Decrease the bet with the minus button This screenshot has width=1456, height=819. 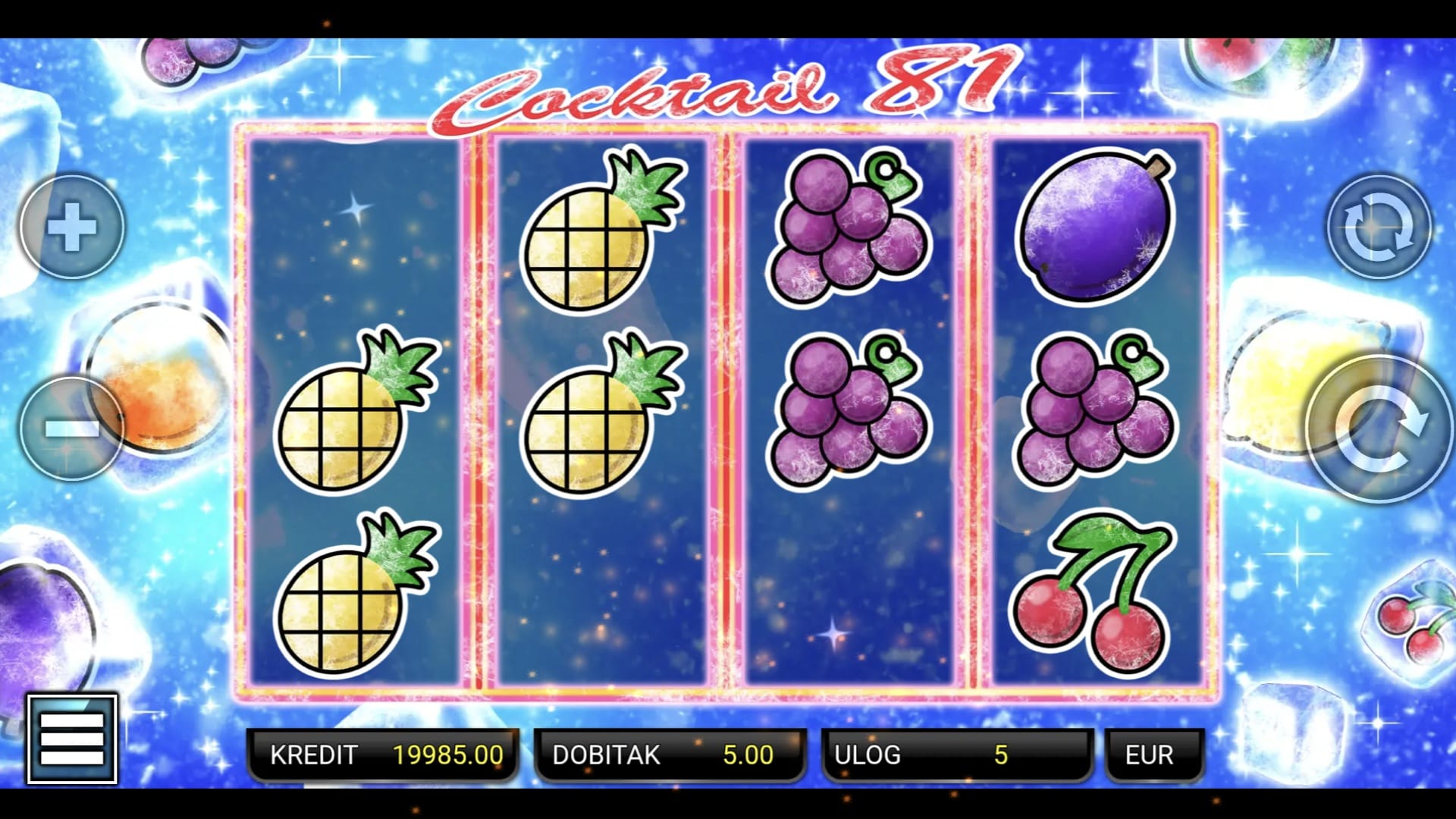click(x=72, y=428)
